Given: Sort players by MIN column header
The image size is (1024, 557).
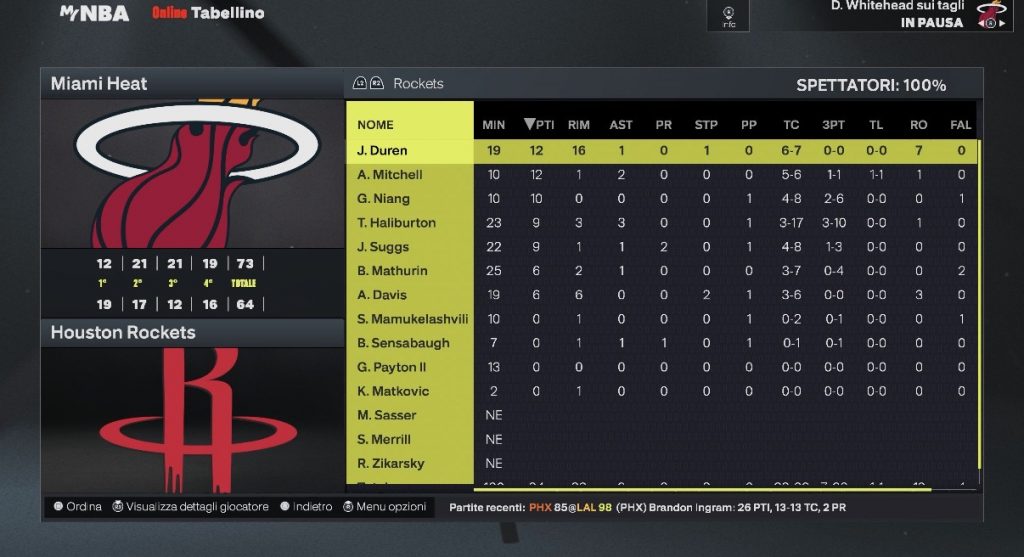Looking at the screenshot, I should click(494, 125).
